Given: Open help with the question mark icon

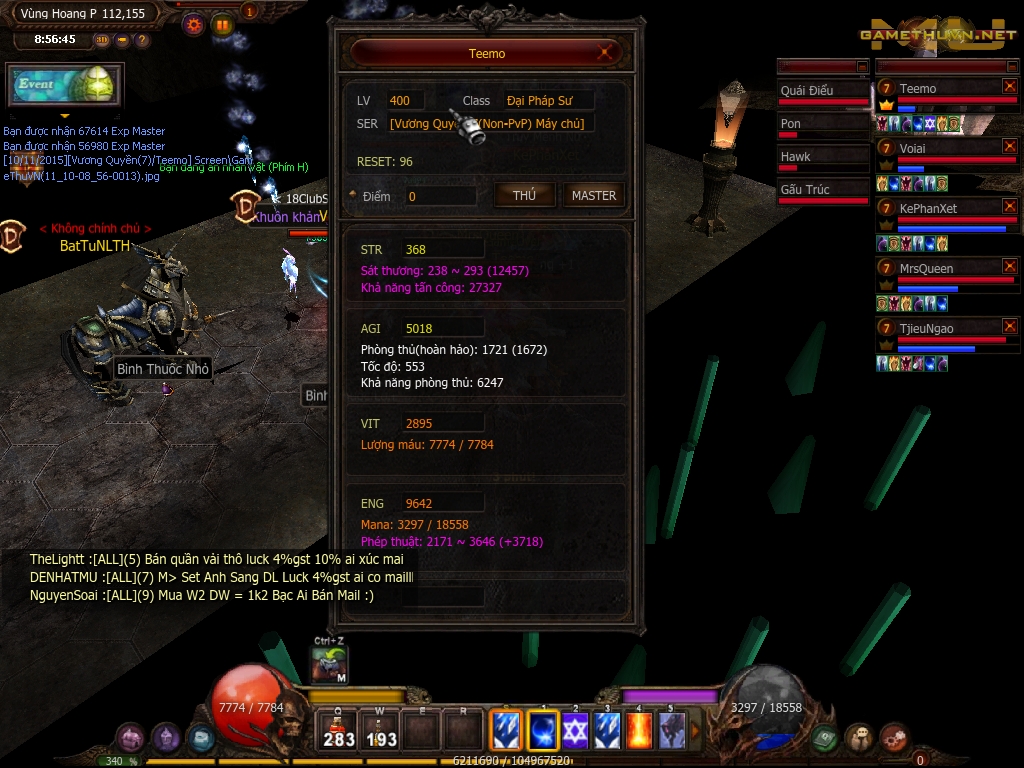Looking at the screenshot, I should point(142,40).
